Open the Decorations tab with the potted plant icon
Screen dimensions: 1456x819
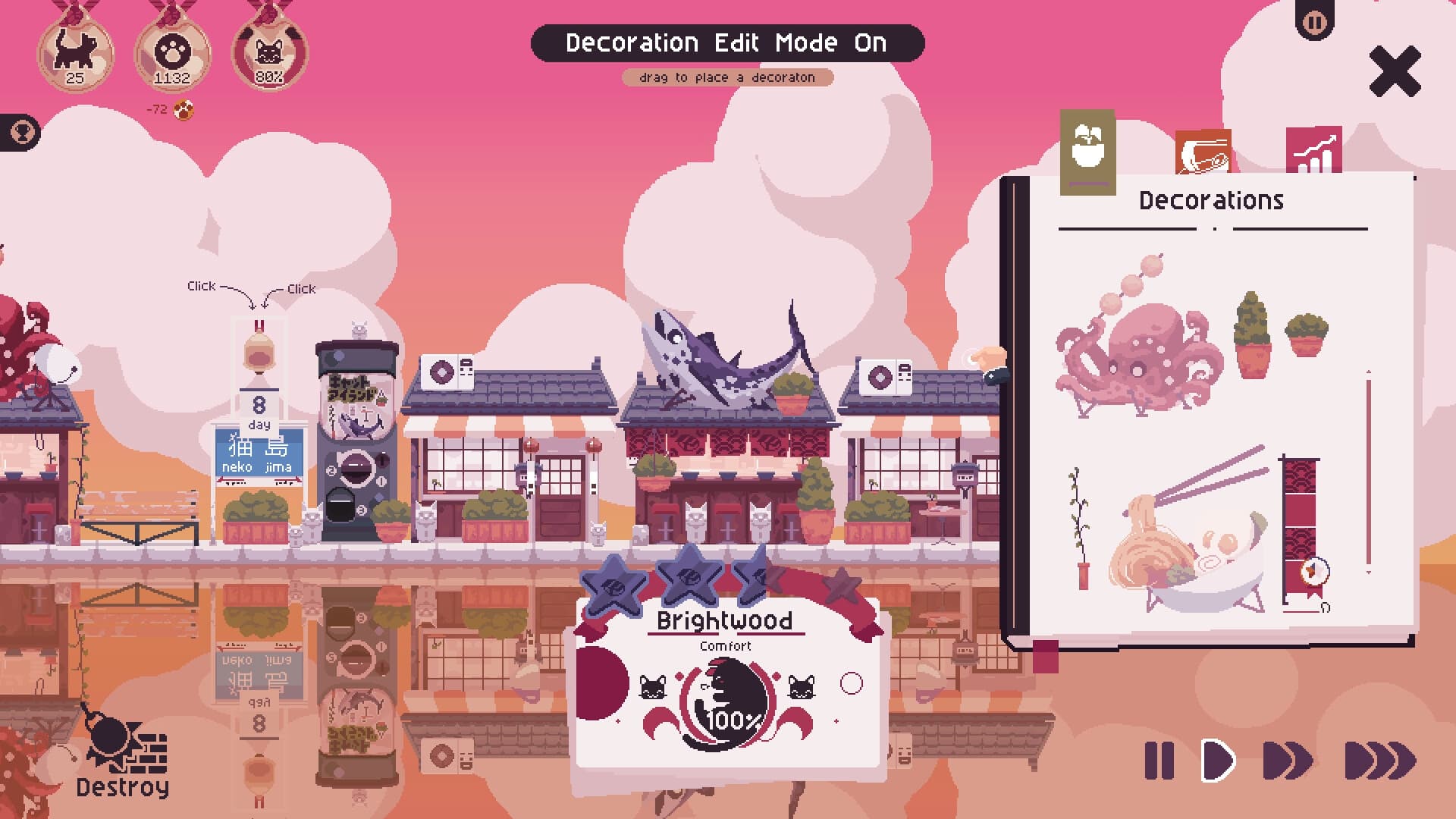[x=1090, y=149]
